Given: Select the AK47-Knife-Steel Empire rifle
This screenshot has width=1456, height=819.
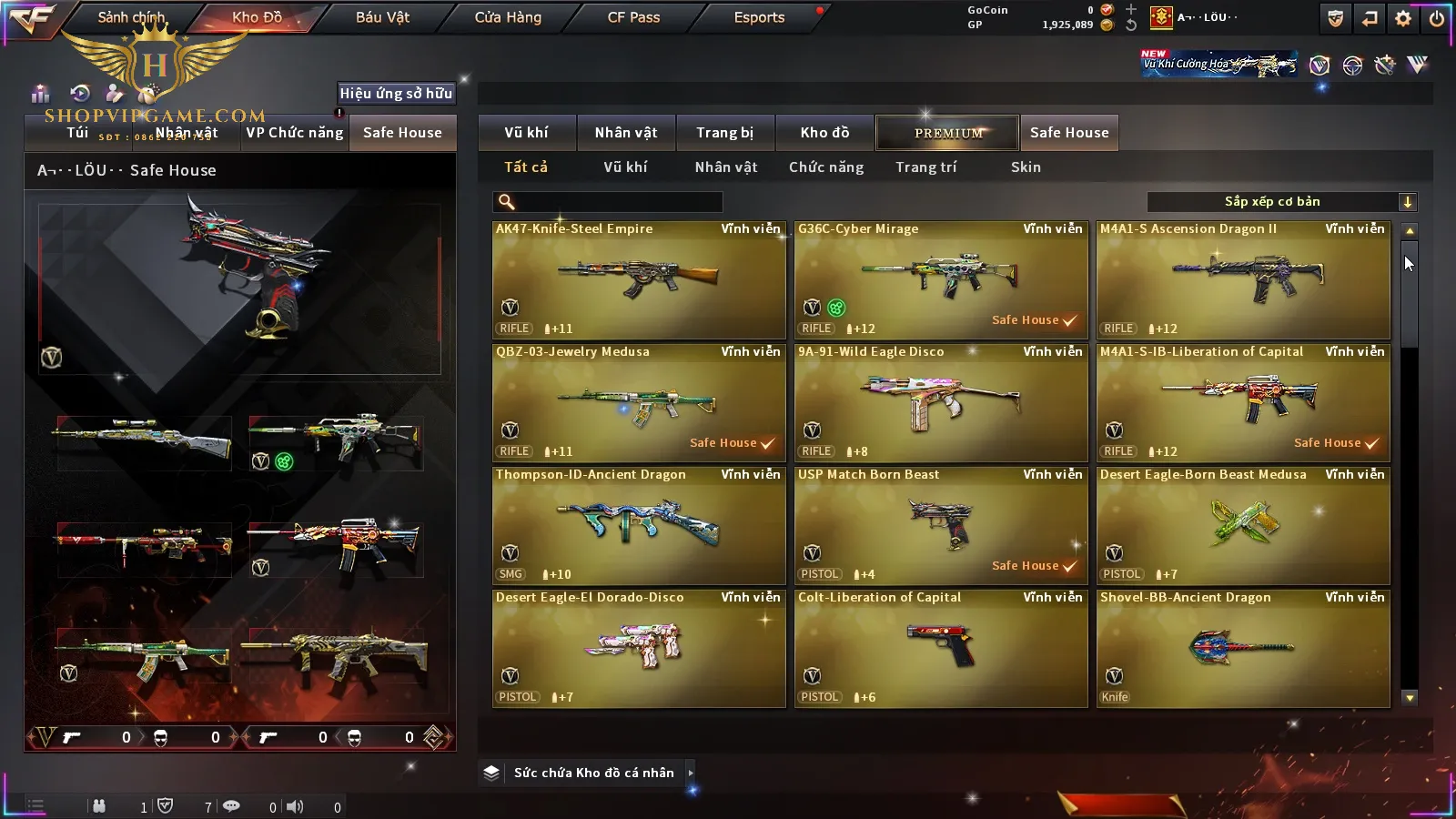Looking at the screenshot, I should coord(639,280).
